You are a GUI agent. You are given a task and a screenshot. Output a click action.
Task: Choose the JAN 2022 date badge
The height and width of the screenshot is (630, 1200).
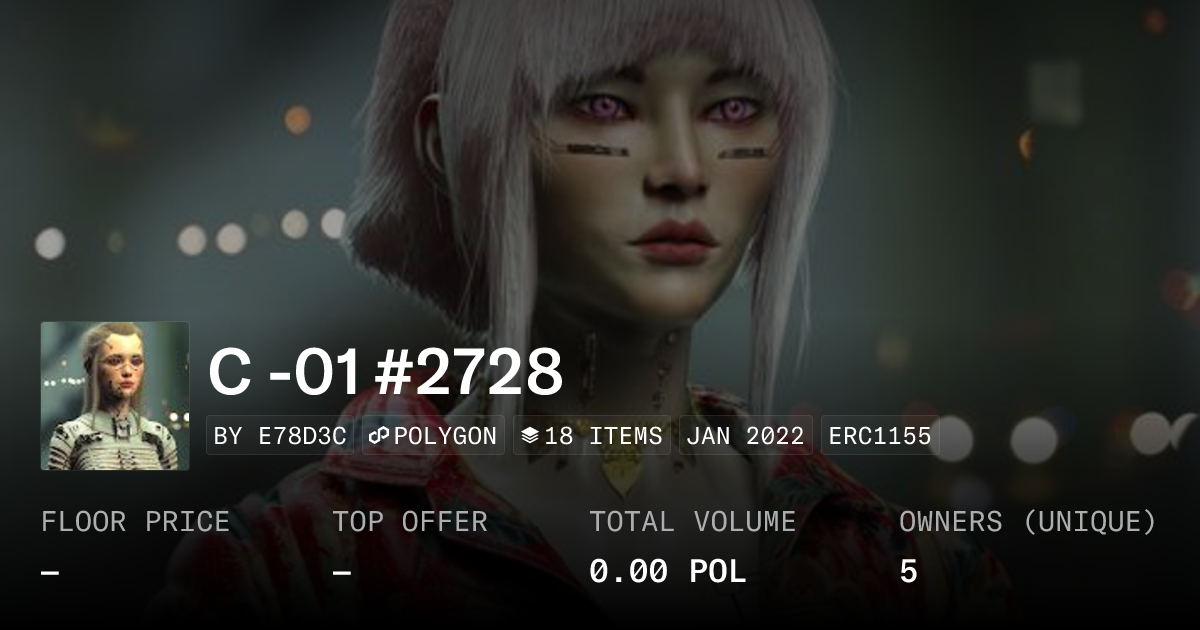pos(745,436)
